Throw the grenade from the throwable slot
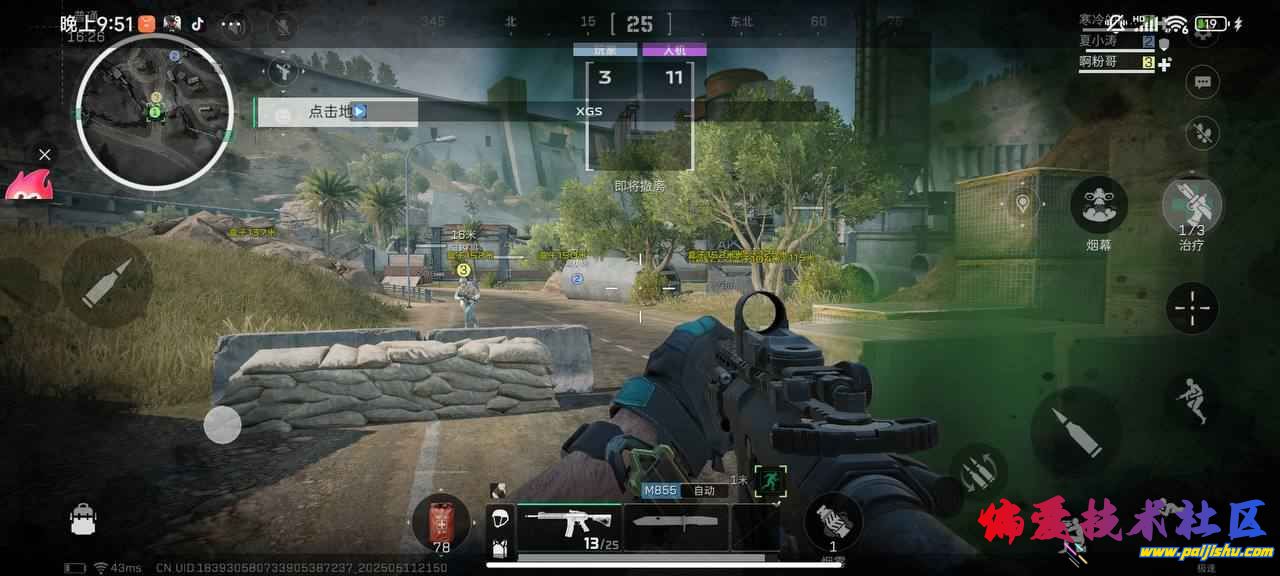1280x576 pixels. pos(832,521)
